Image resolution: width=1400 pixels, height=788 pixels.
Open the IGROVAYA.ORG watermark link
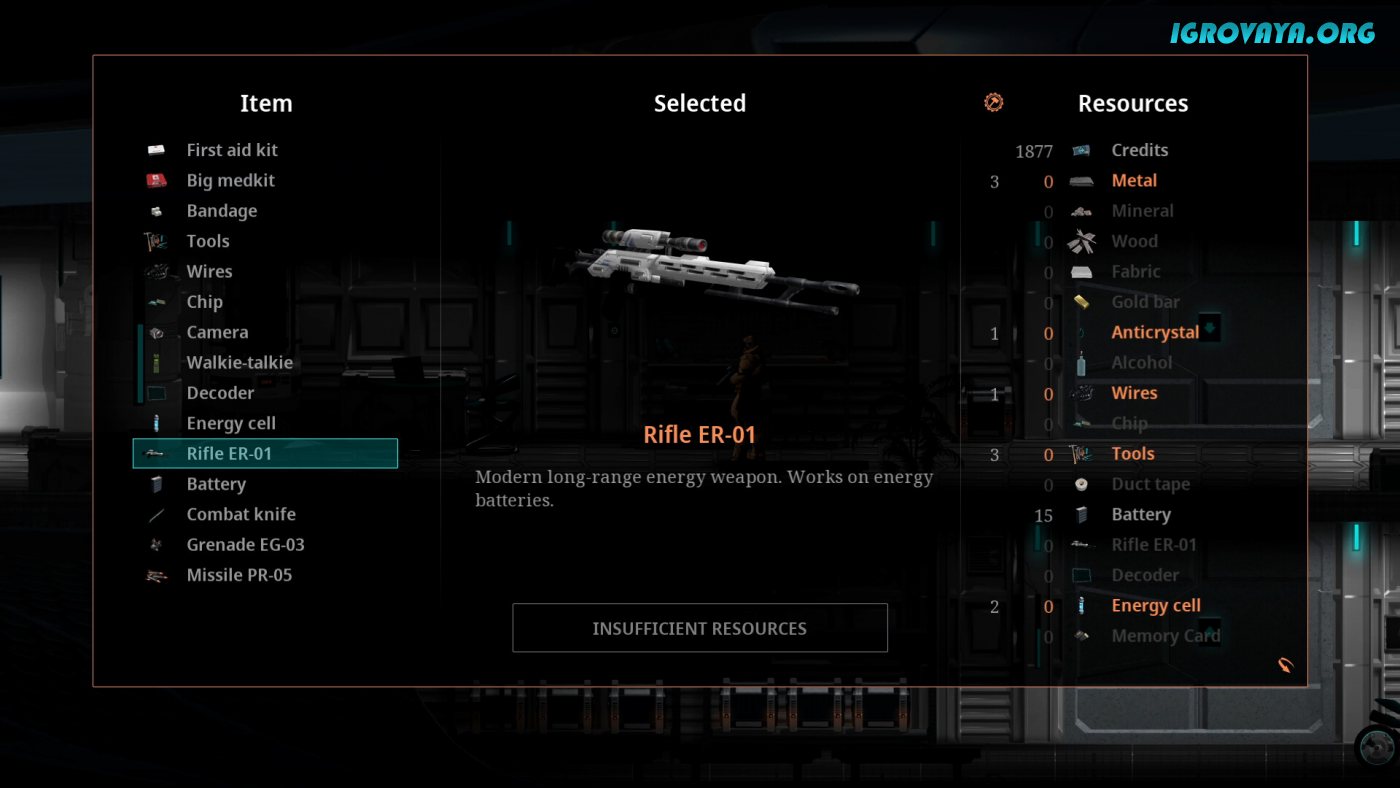pos(1272,33)
